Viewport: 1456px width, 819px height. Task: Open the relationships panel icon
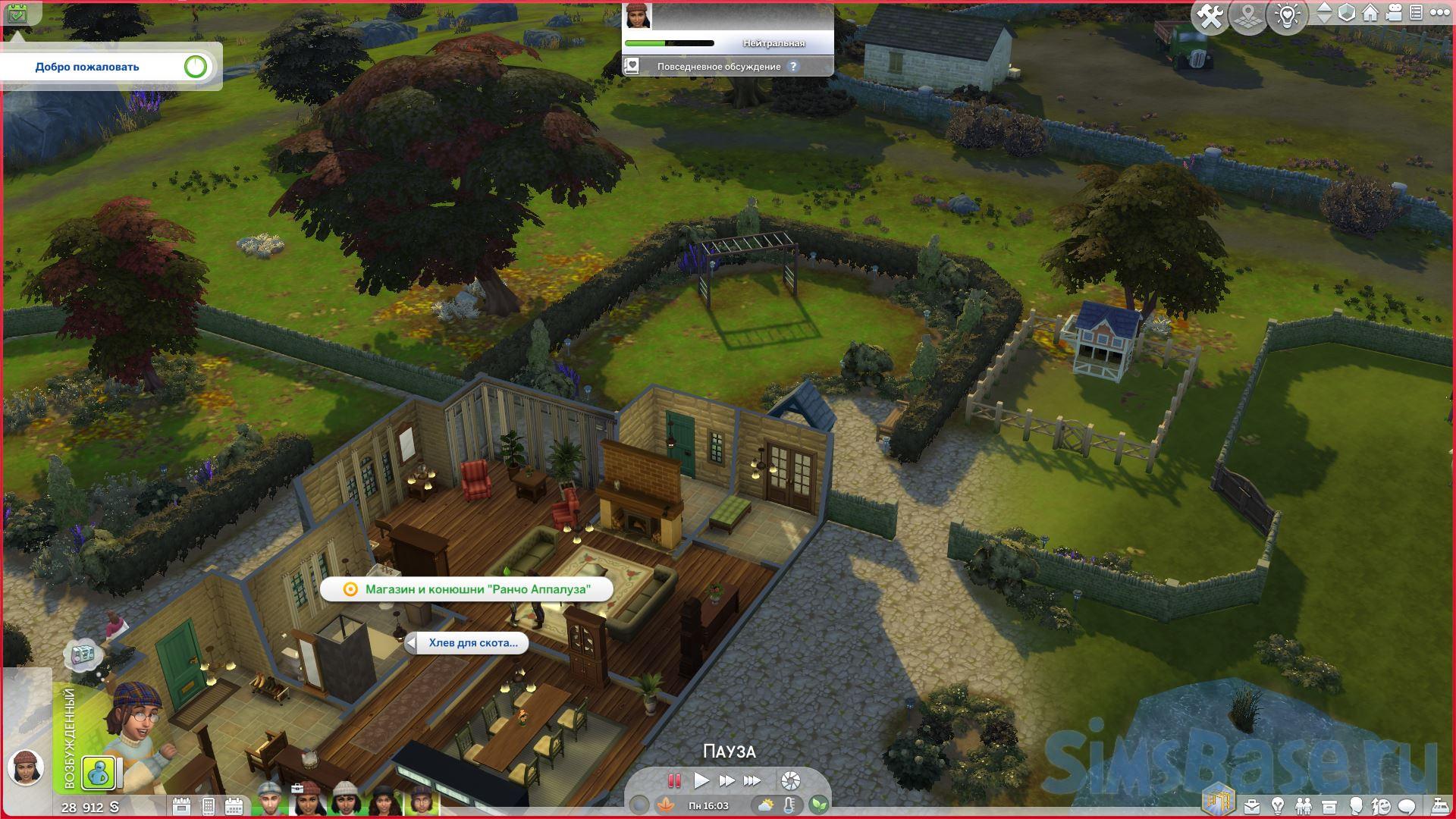1303,805
